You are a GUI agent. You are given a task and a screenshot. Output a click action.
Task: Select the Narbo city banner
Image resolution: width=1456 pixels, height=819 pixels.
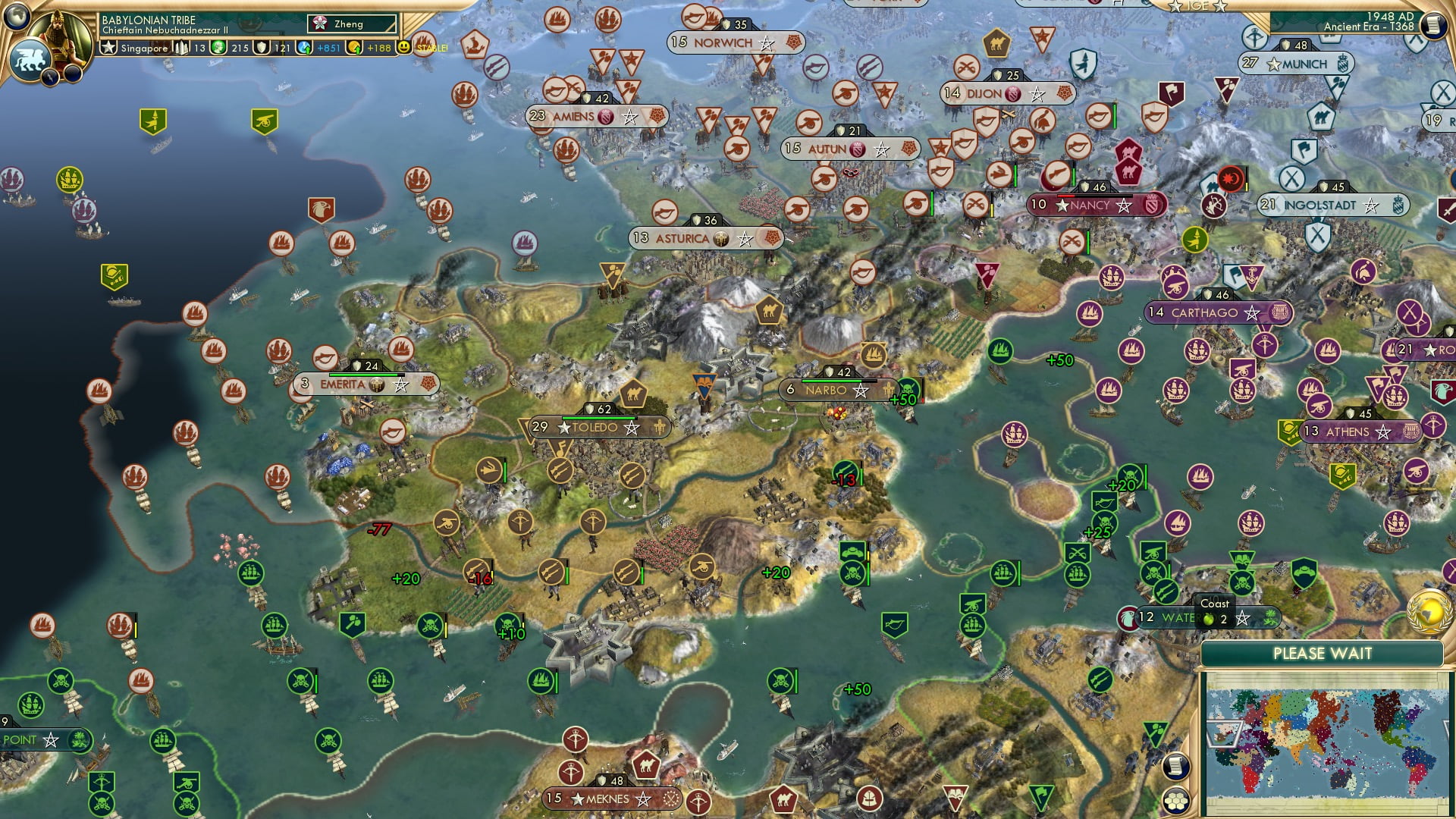click(x=827, y=391)
